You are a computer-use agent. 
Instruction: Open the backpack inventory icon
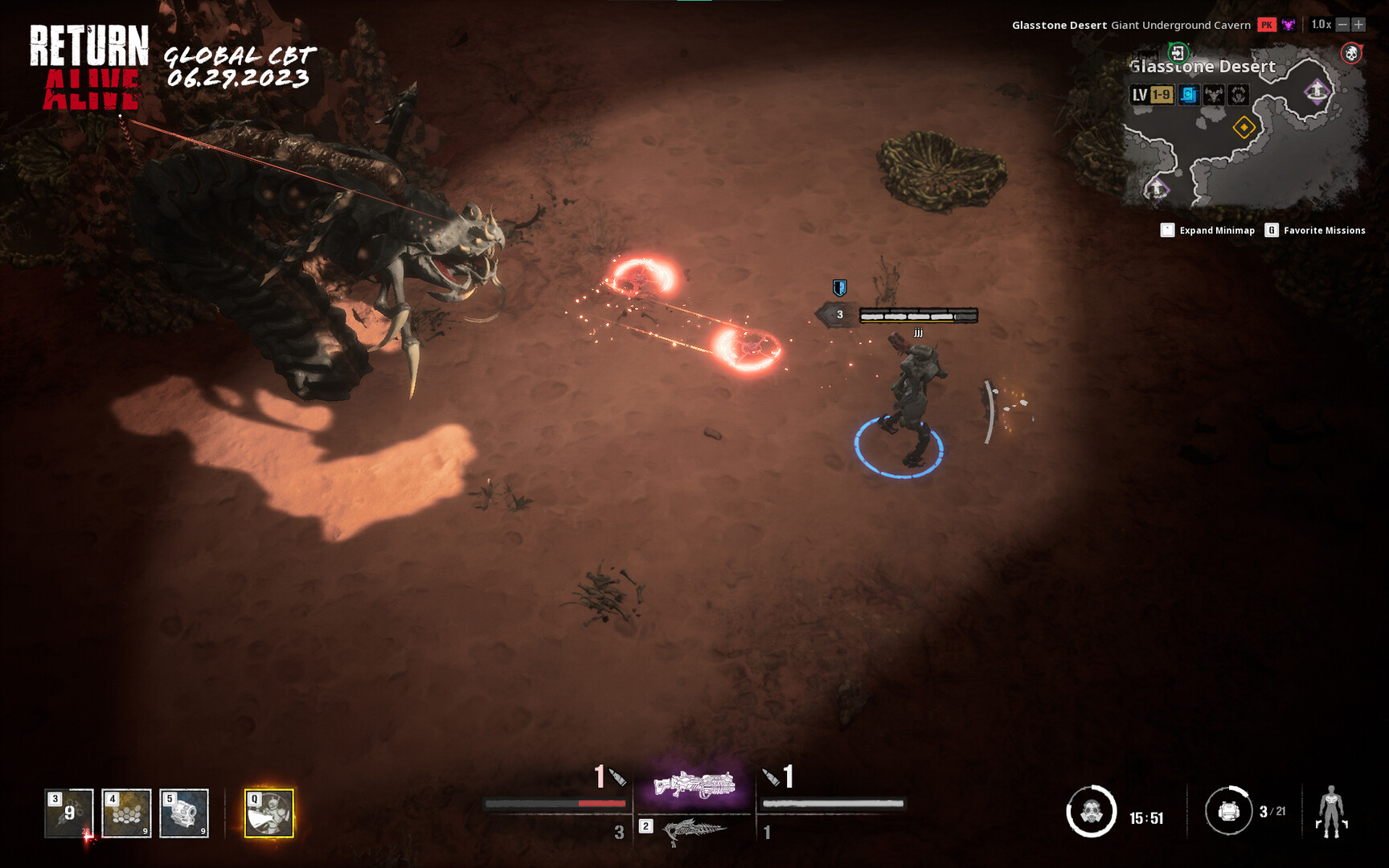point(1229,811)
